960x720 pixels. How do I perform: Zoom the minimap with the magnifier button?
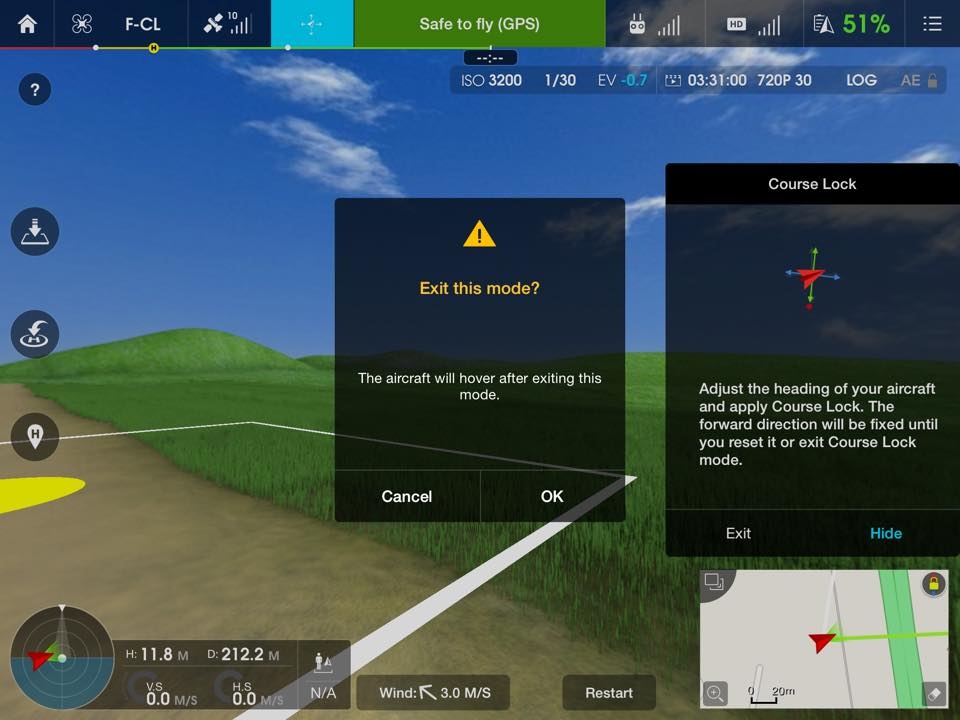click(716, 692)
